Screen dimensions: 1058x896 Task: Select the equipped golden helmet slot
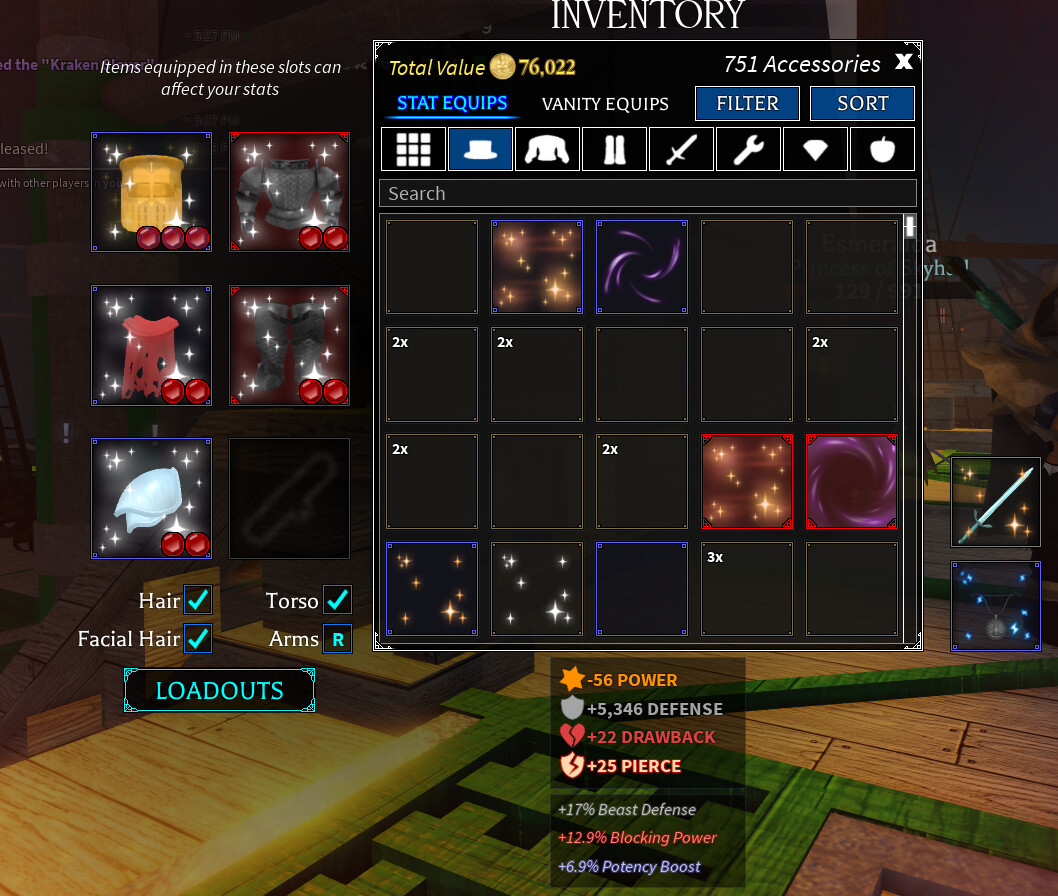pos(151,192)
